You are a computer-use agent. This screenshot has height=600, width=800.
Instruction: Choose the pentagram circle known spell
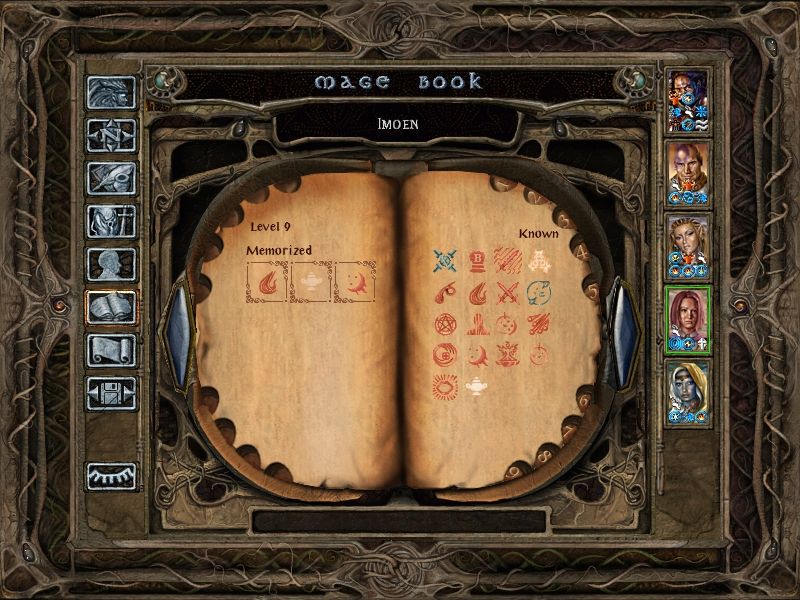point(445,324)
